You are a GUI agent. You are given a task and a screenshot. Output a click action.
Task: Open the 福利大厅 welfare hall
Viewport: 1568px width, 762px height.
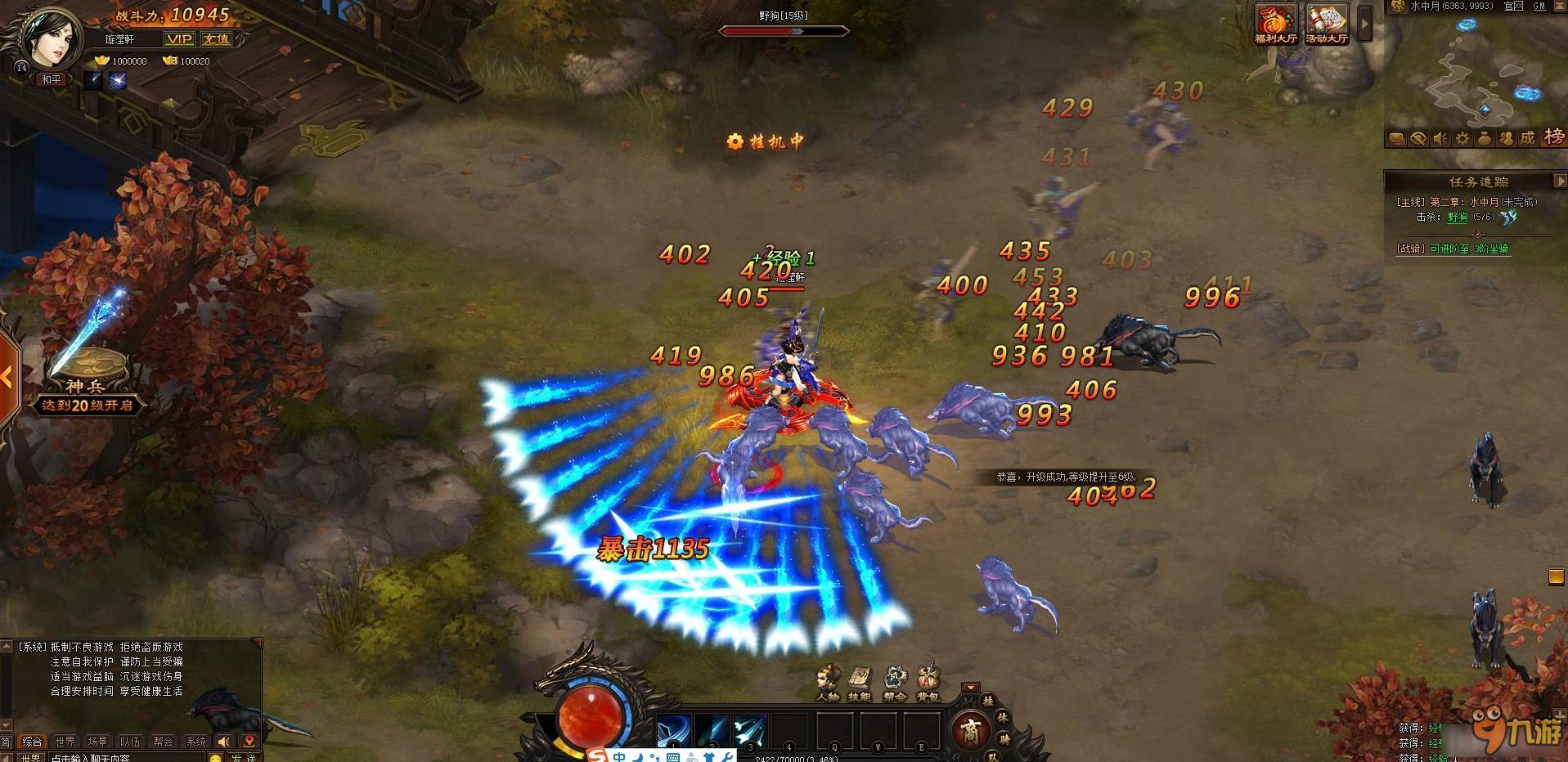[x=1276, y=24]
